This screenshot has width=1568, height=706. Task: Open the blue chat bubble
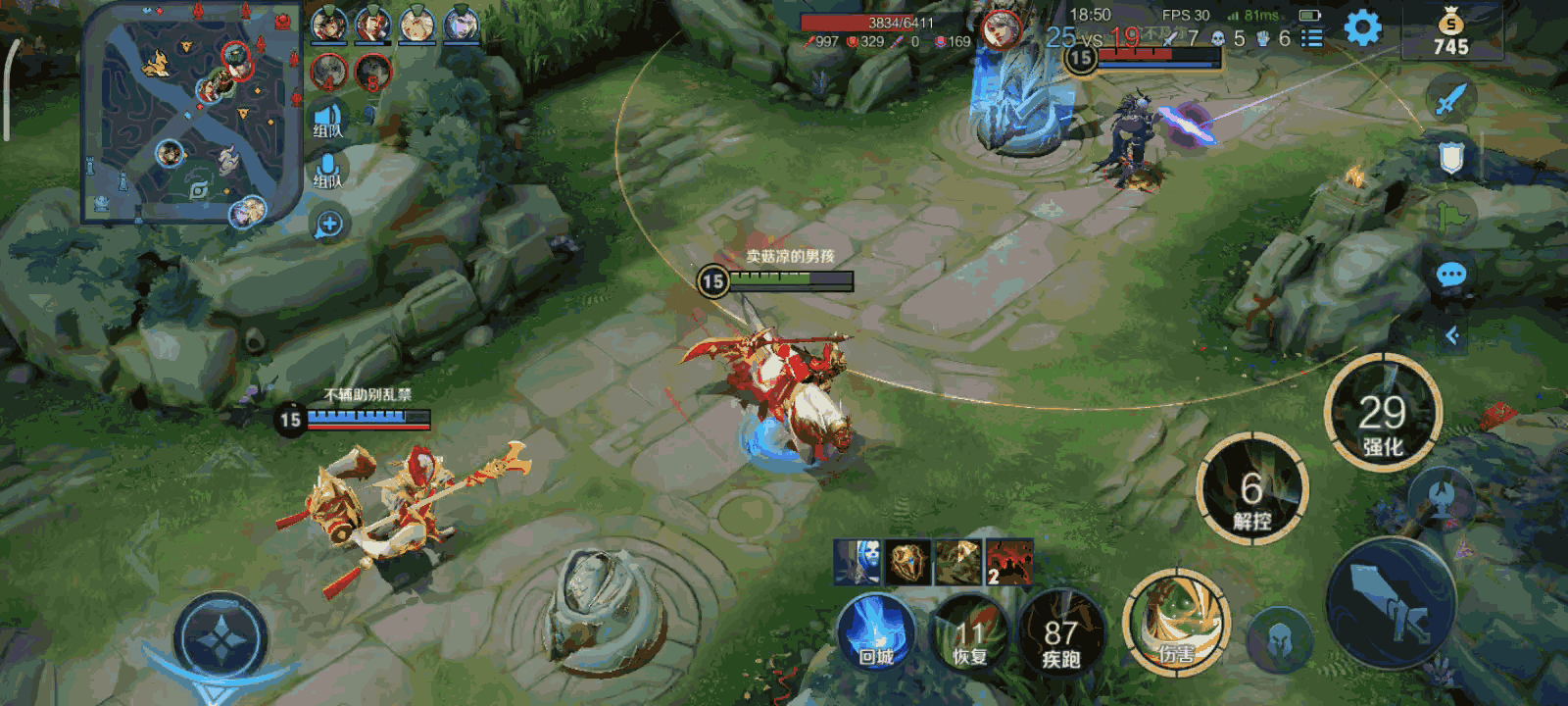point(1451,275)
